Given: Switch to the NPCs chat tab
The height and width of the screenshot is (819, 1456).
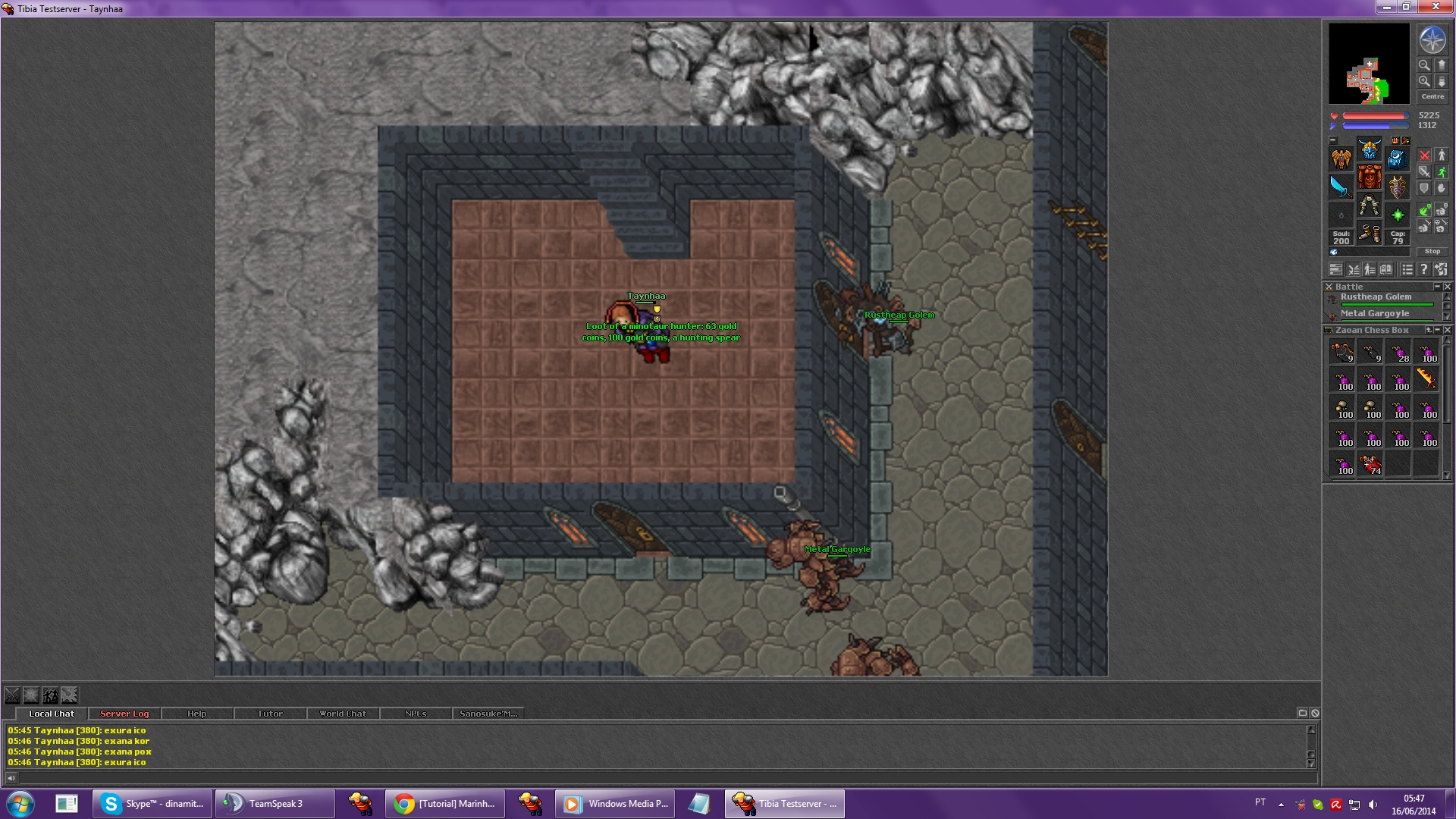Looking at the screenshot, I should coord(415,714).
